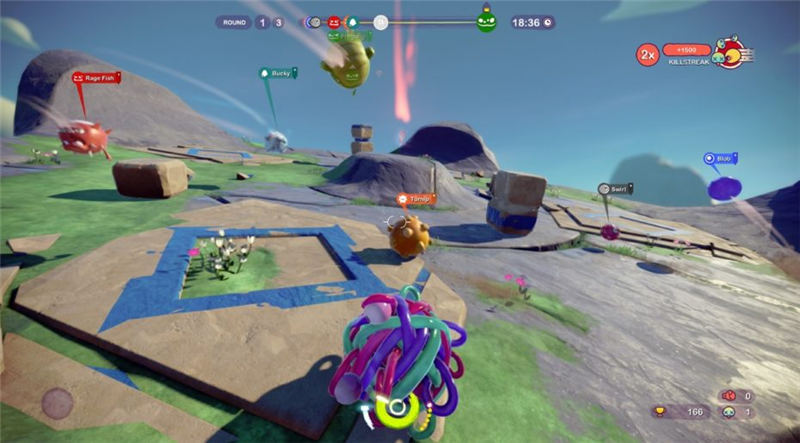Image resolution: width=800 pixels, height=443 pixels.
Task: Select the green leader marker on the progress track
Action: (x=486, y=20)
